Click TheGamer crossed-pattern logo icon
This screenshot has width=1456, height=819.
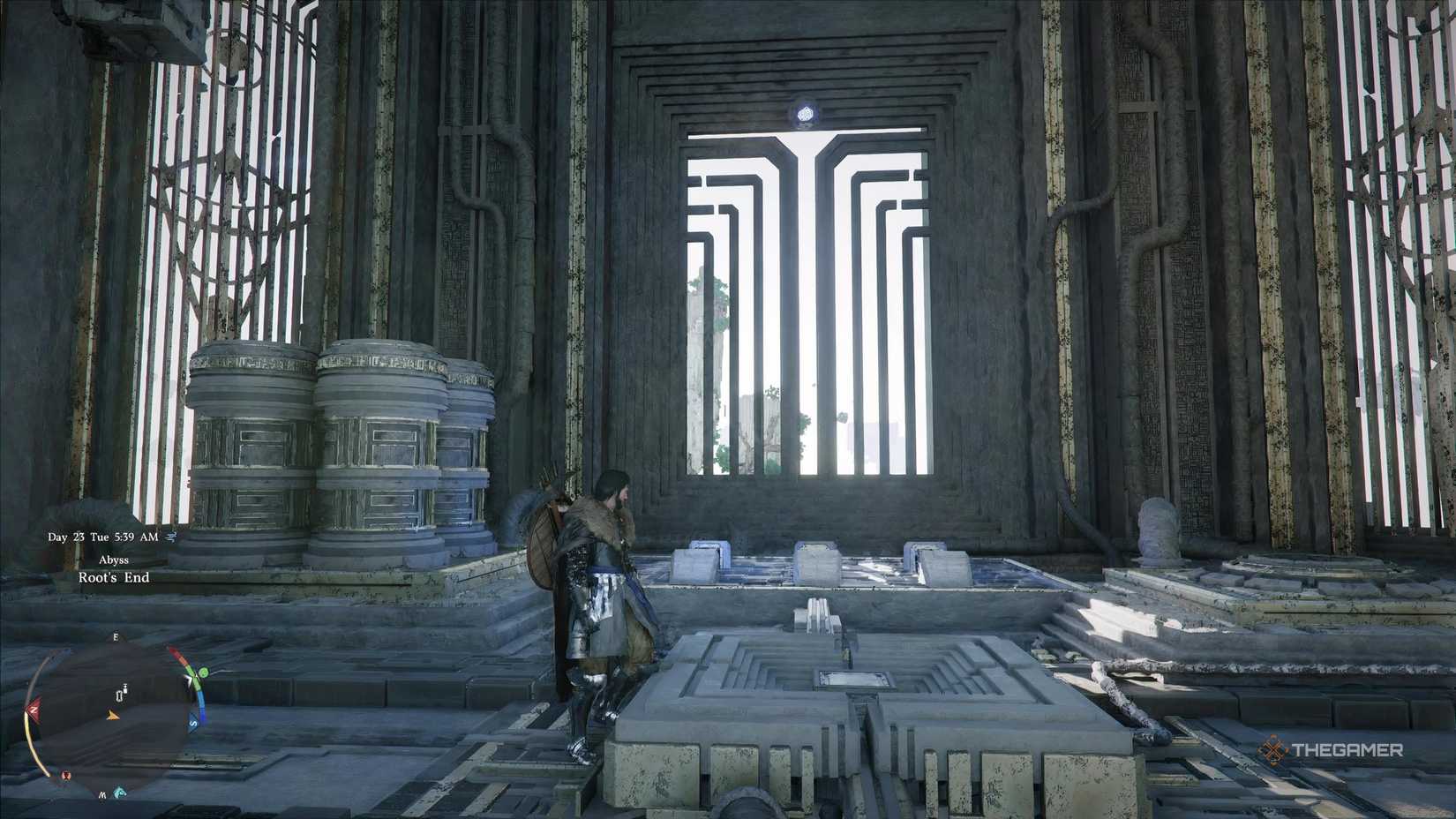tap(1274, 749)
